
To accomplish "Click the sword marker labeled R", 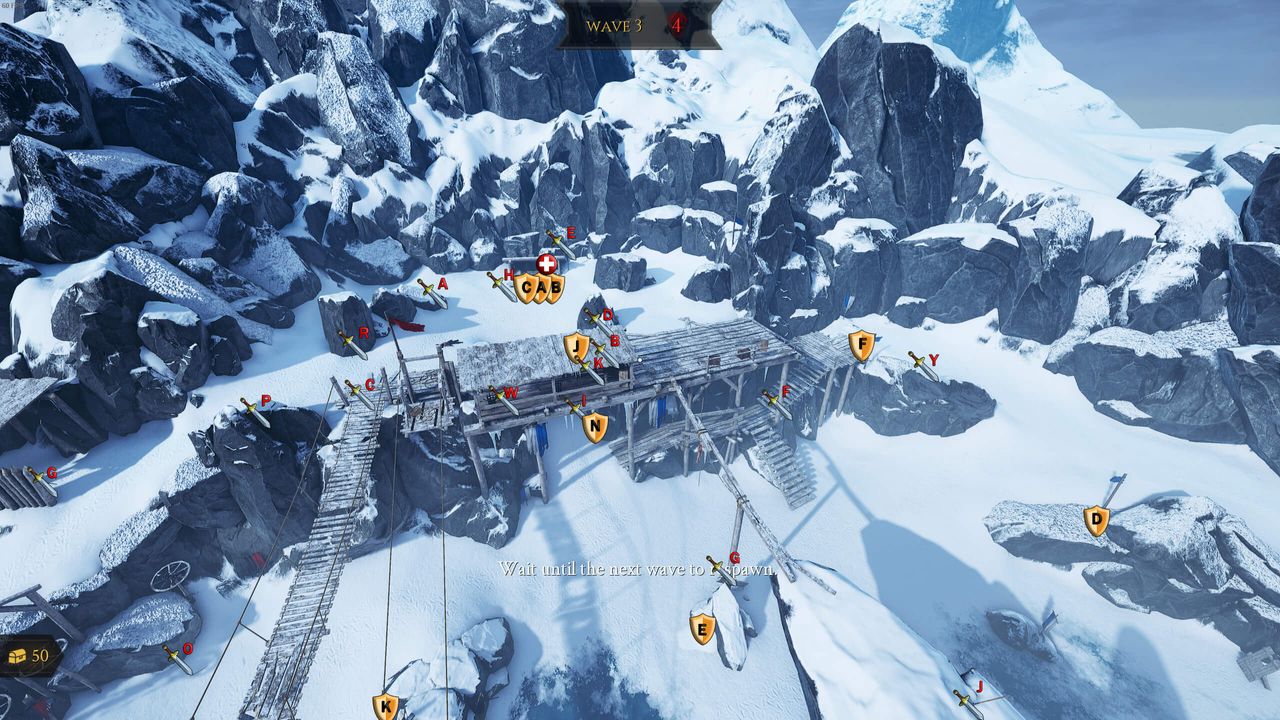I will pyautogui.click(x=352, y=344).
